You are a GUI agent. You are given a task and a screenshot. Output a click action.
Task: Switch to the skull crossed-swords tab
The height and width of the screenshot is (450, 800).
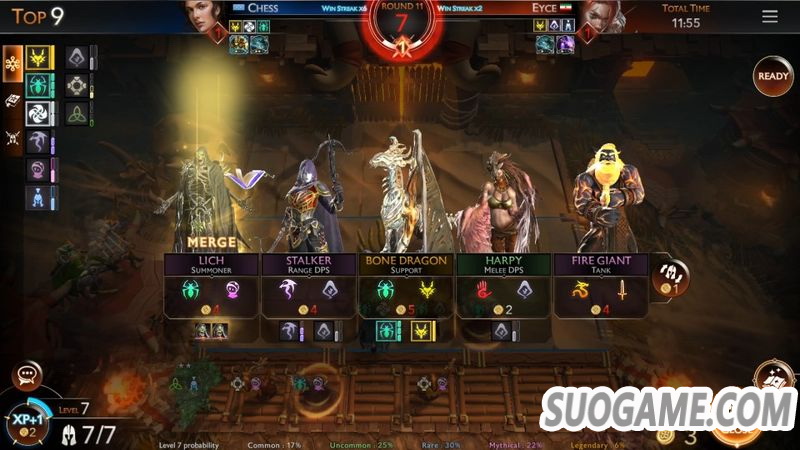click(14, 138)
